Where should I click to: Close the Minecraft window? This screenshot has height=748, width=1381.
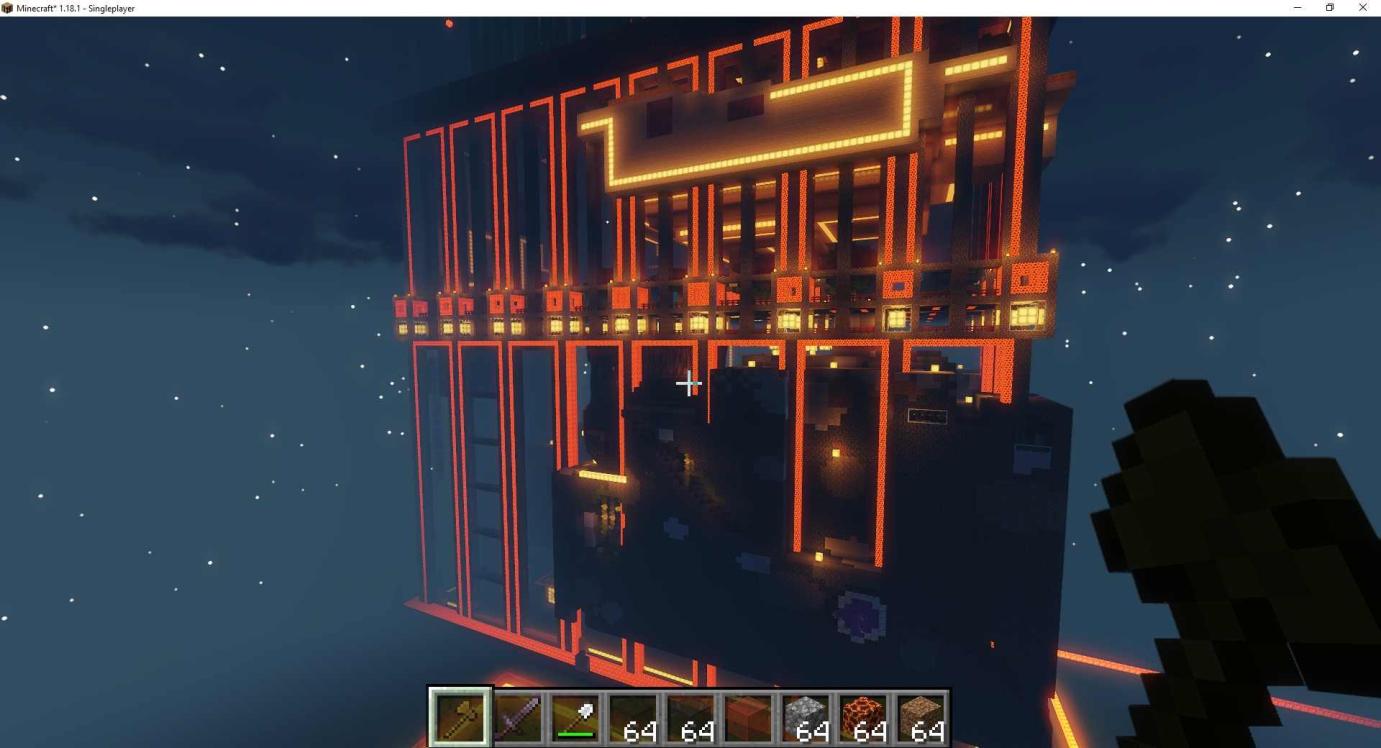1362,8
